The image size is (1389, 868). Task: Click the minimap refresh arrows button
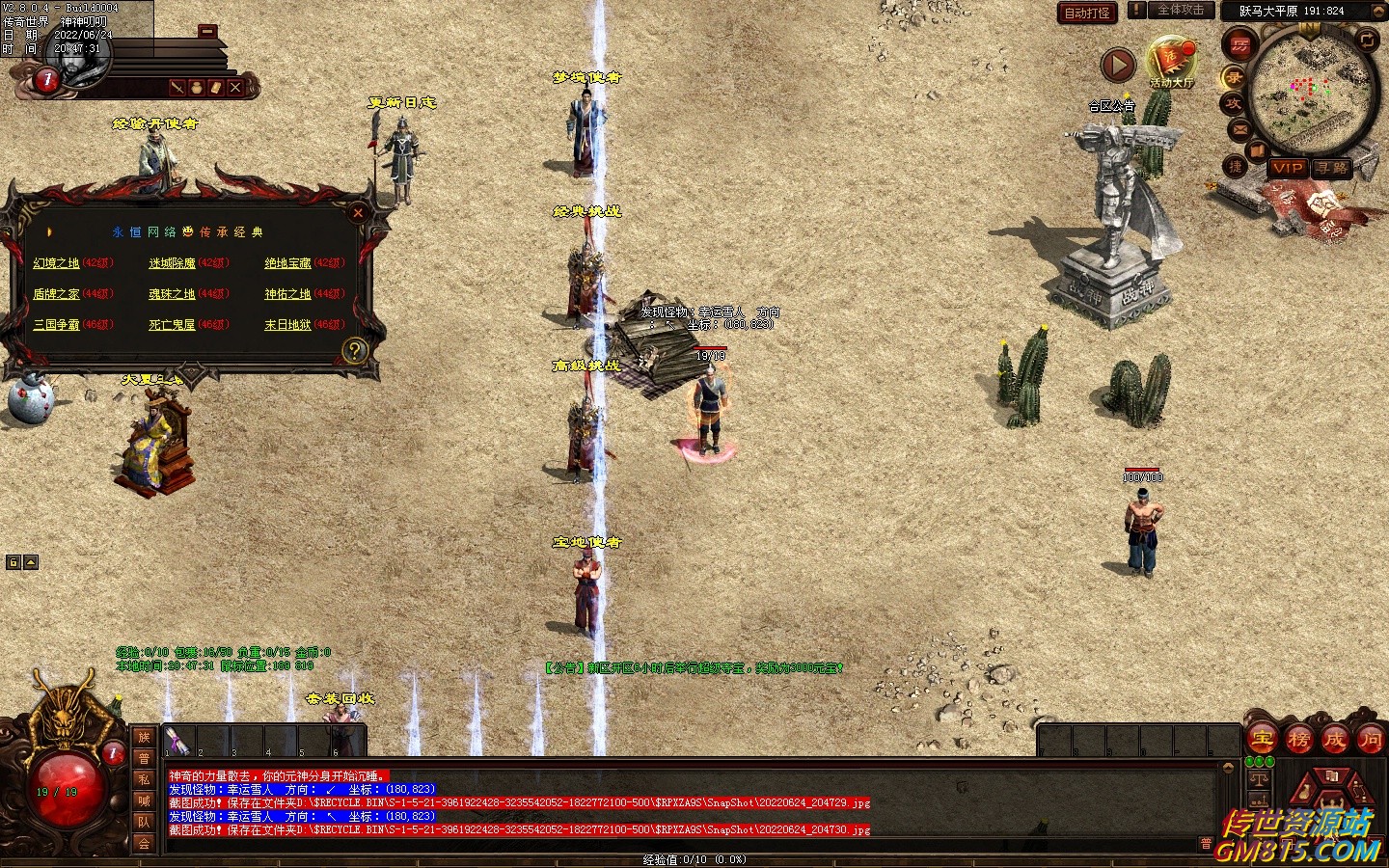(x=1367, y=40)
